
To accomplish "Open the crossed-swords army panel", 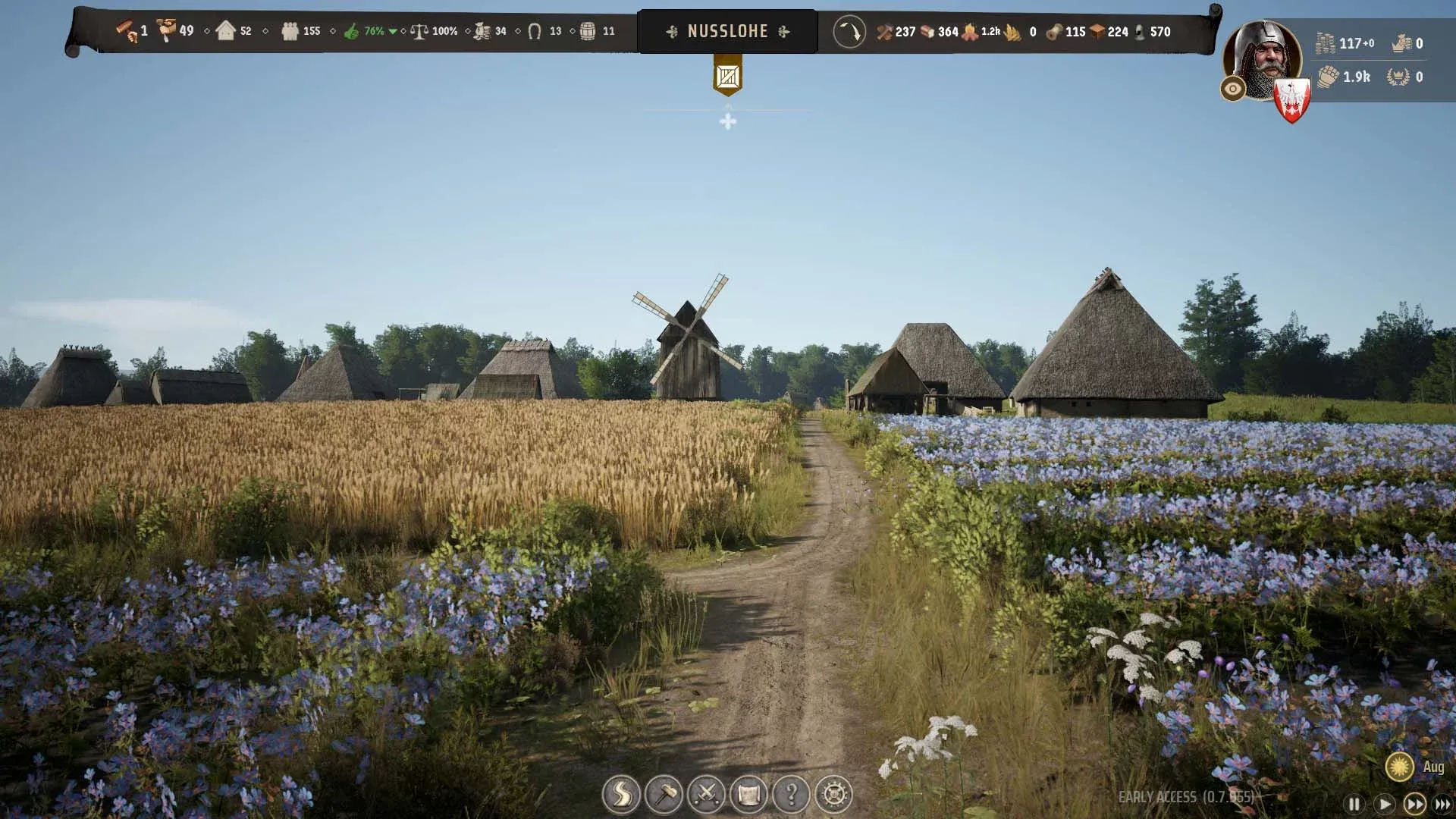I will [707, 795].
